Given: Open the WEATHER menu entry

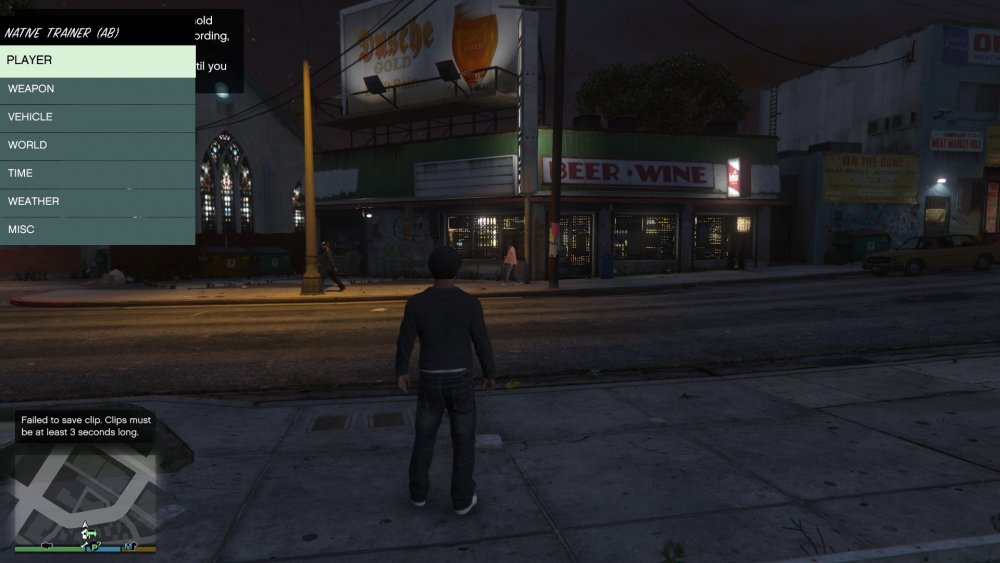Looking at the screenshot, I should click(x=97, y=201).
